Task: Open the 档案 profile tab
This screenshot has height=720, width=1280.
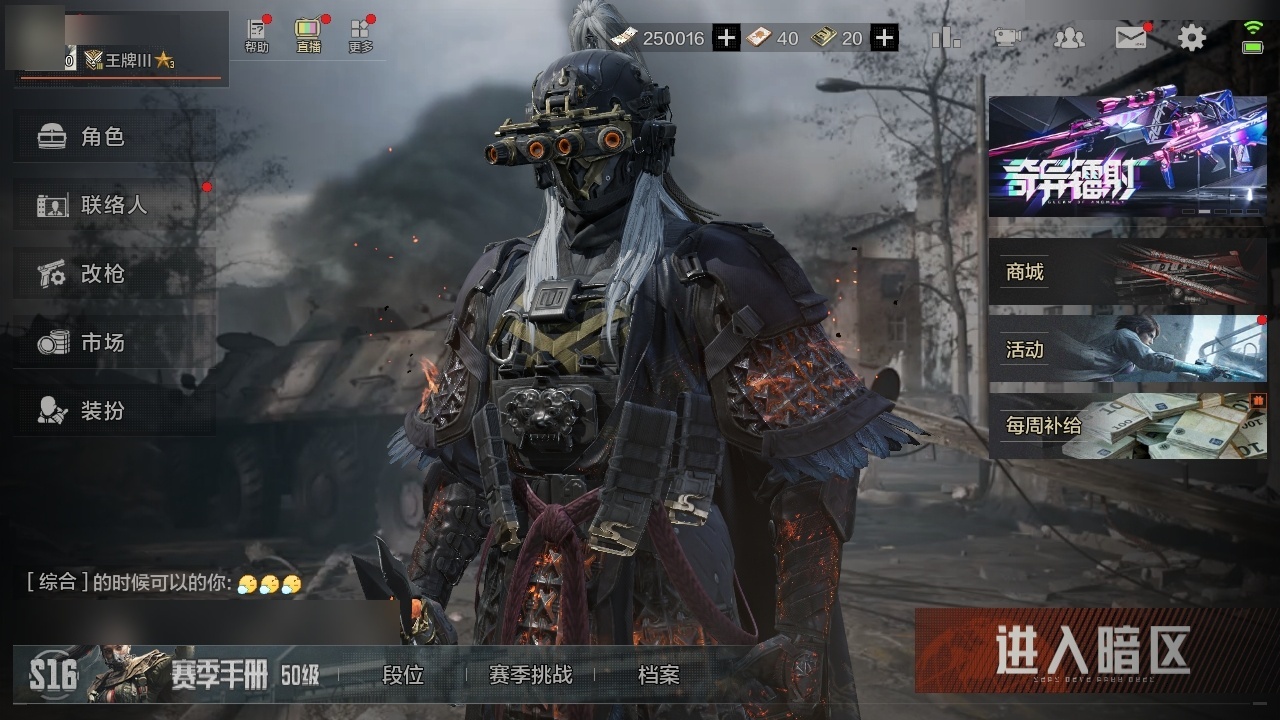Action: click(x=658, y=675)
